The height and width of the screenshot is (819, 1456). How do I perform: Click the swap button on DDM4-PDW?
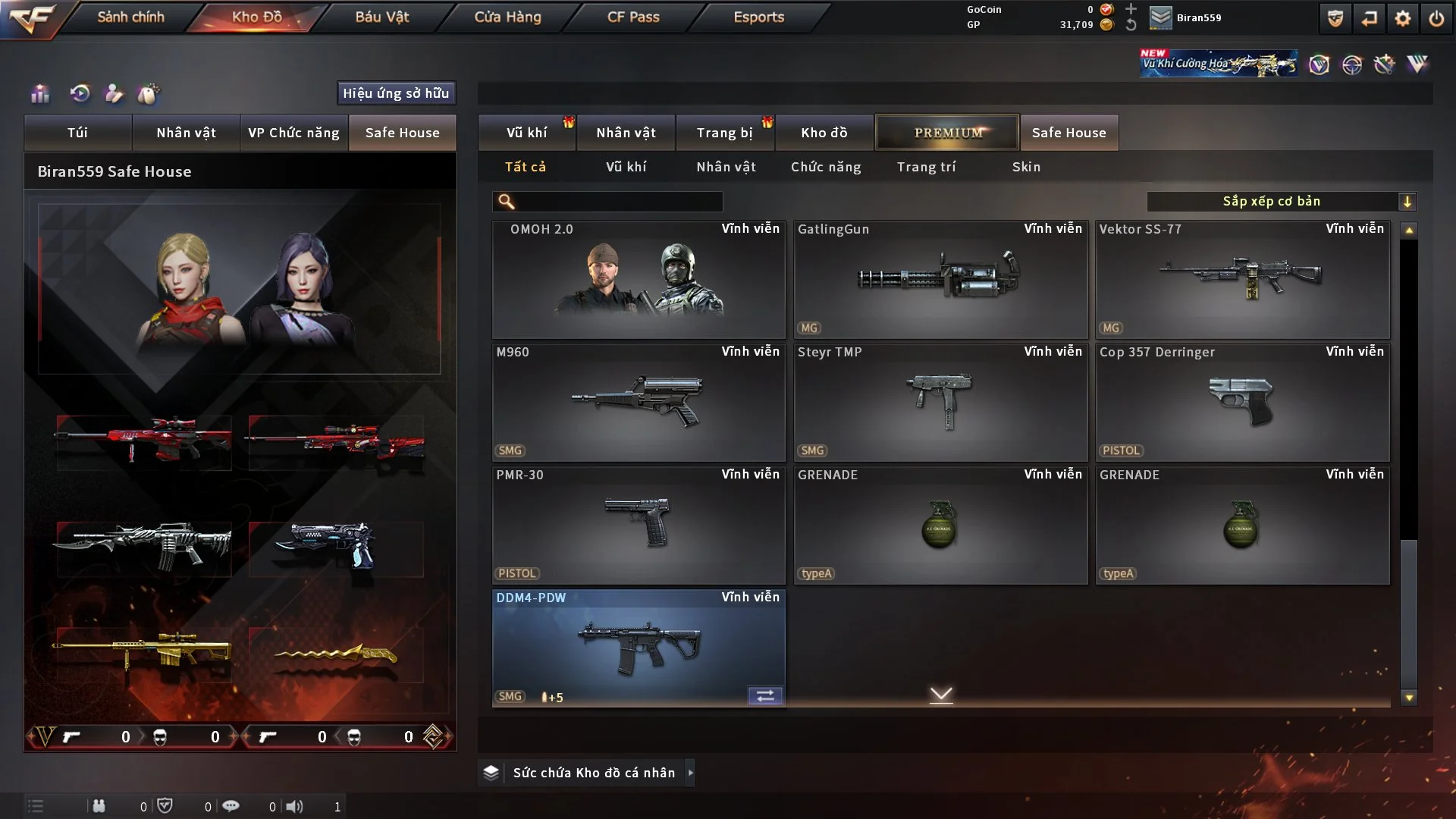pos(765,696)
